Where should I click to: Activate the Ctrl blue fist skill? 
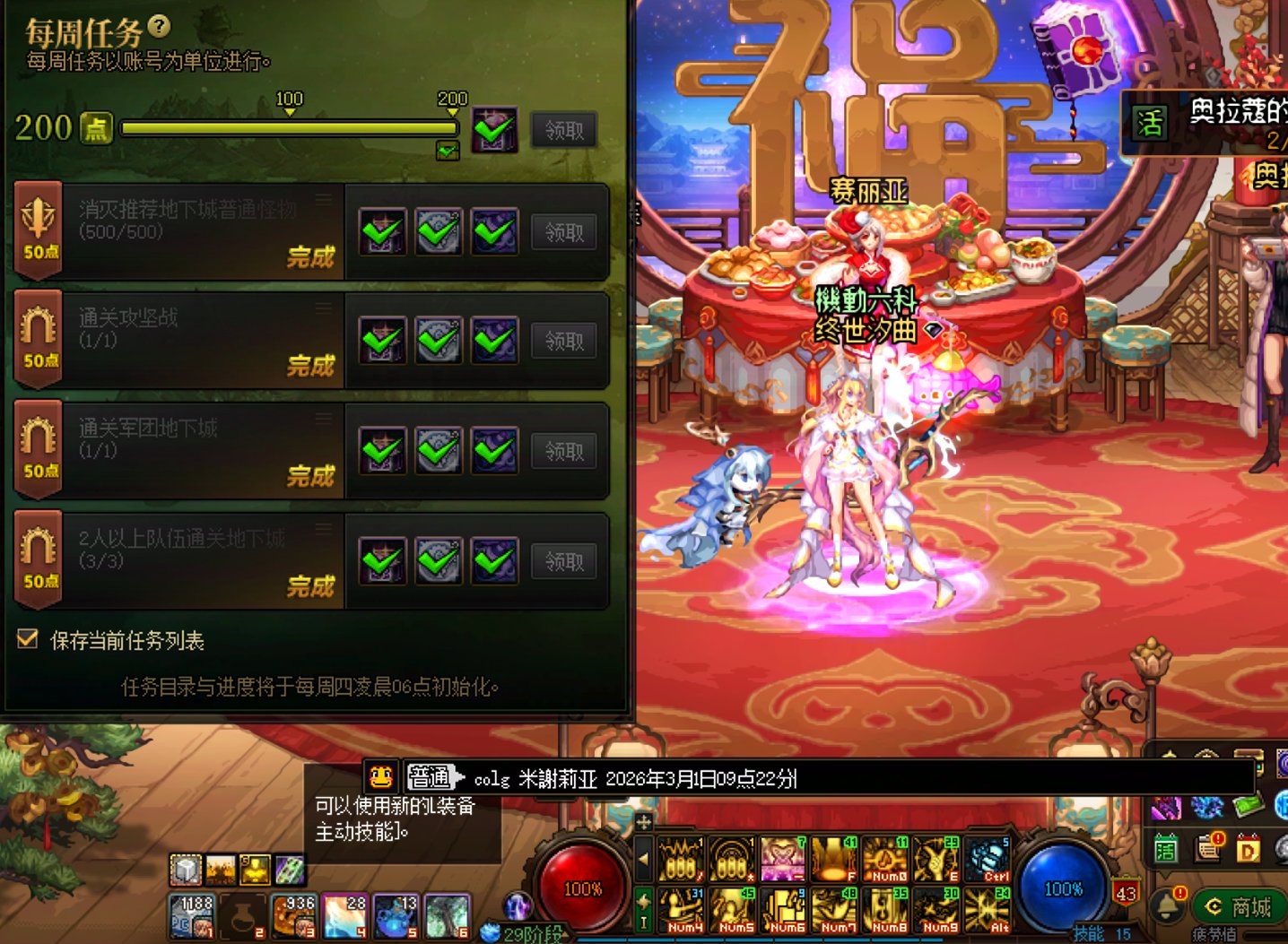pos(988,859)
